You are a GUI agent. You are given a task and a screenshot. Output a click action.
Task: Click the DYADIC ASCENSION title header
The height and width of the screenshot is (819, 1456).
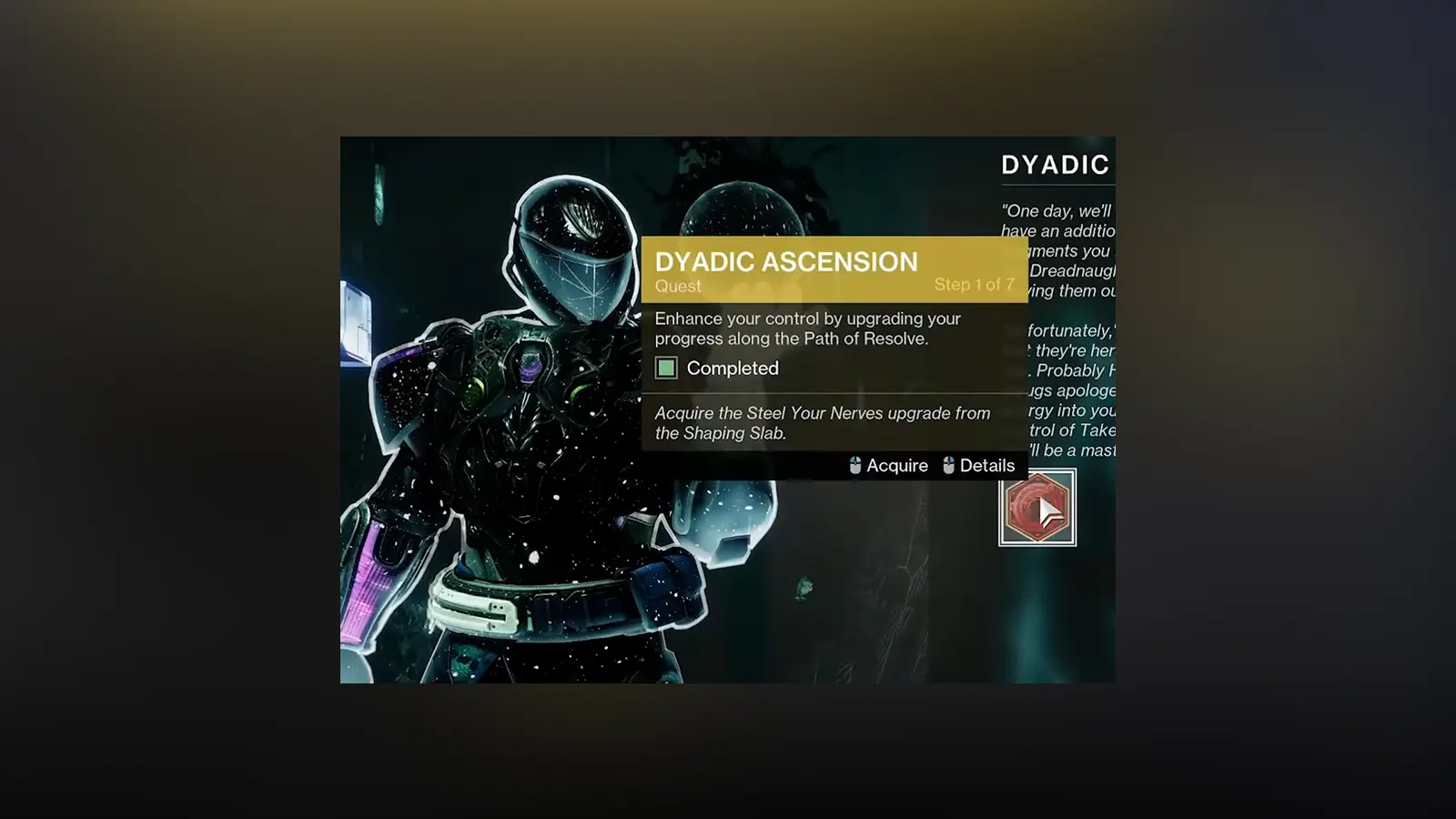786,261
